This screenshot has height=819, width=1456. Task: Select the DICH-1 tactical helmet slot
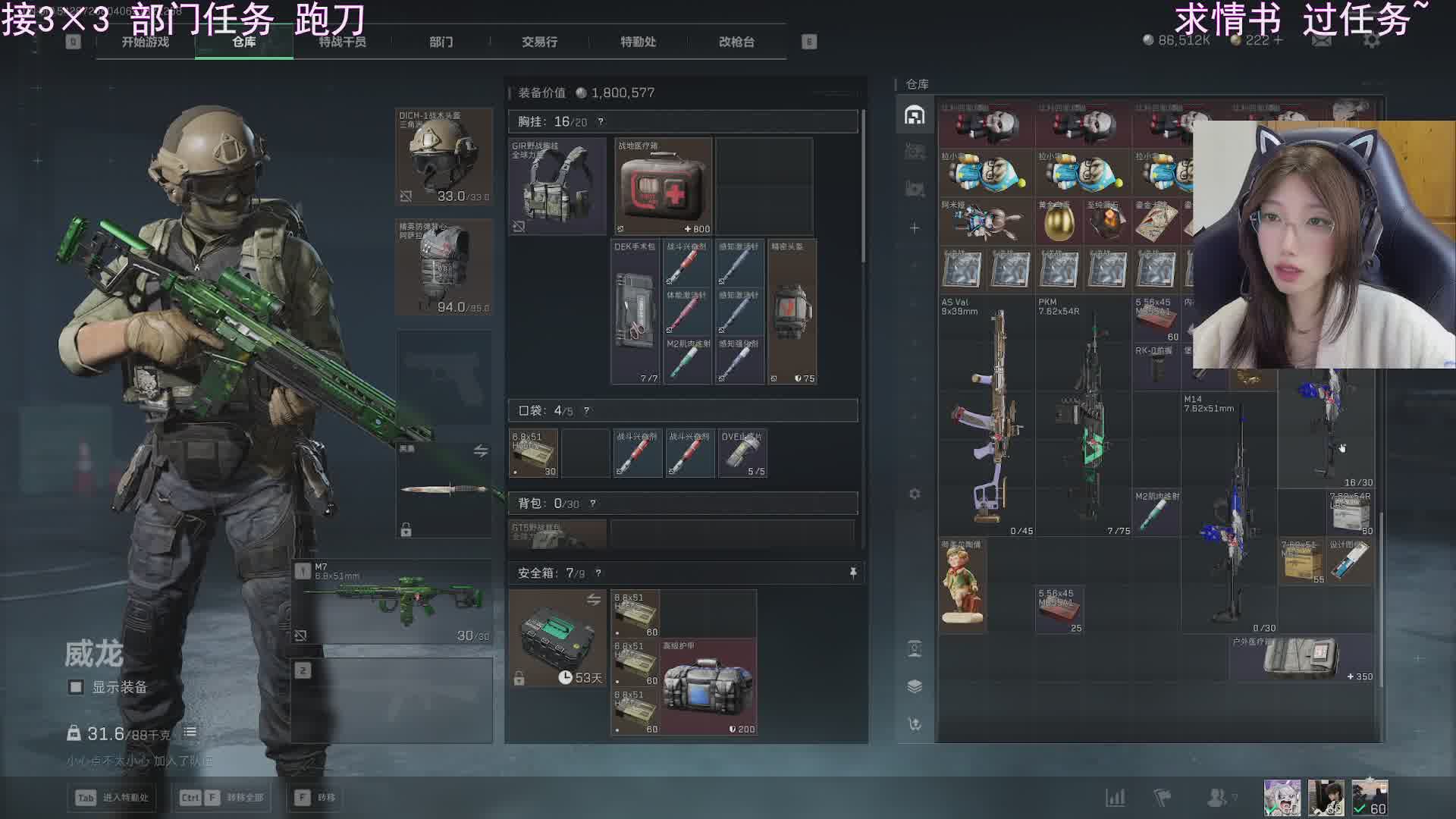coord(444,157)
